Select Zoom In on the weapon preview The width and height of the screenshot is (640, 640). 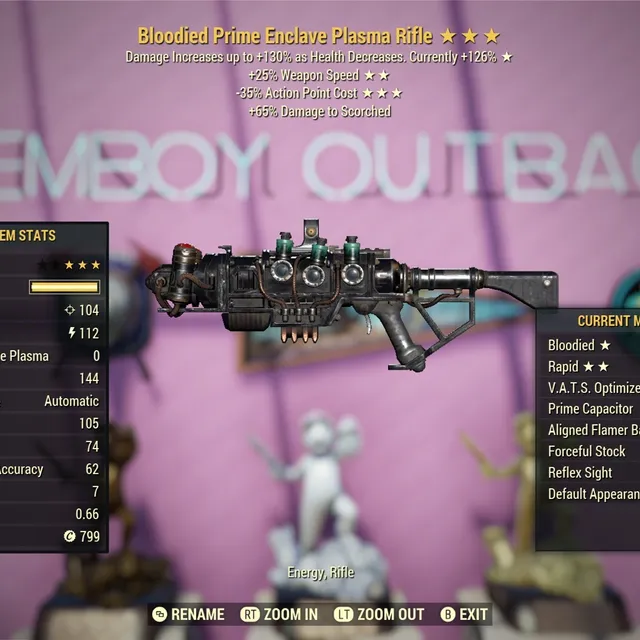tap(280, 614)
